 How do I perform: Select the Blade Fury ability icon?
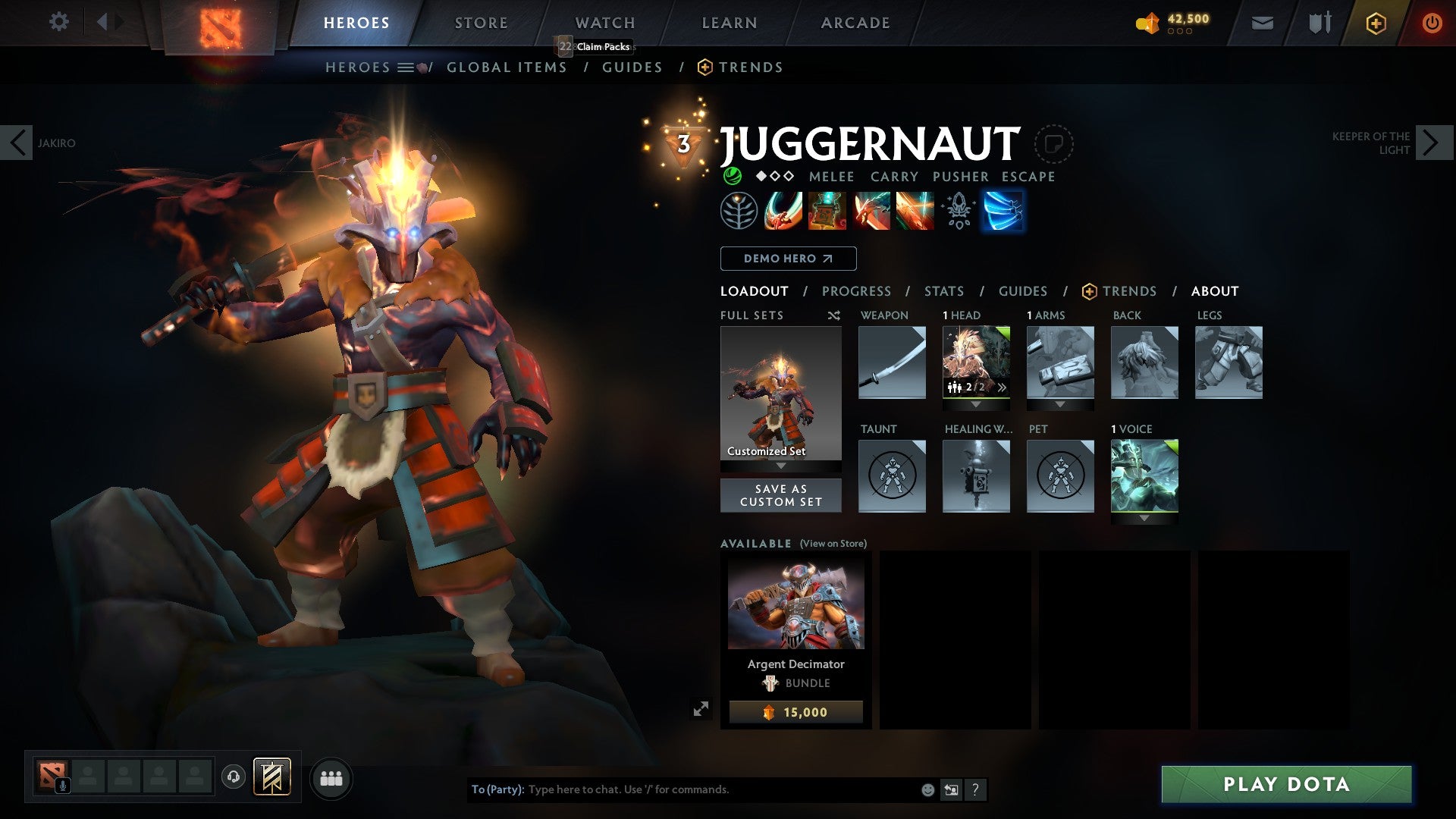(x=783, y=212)
